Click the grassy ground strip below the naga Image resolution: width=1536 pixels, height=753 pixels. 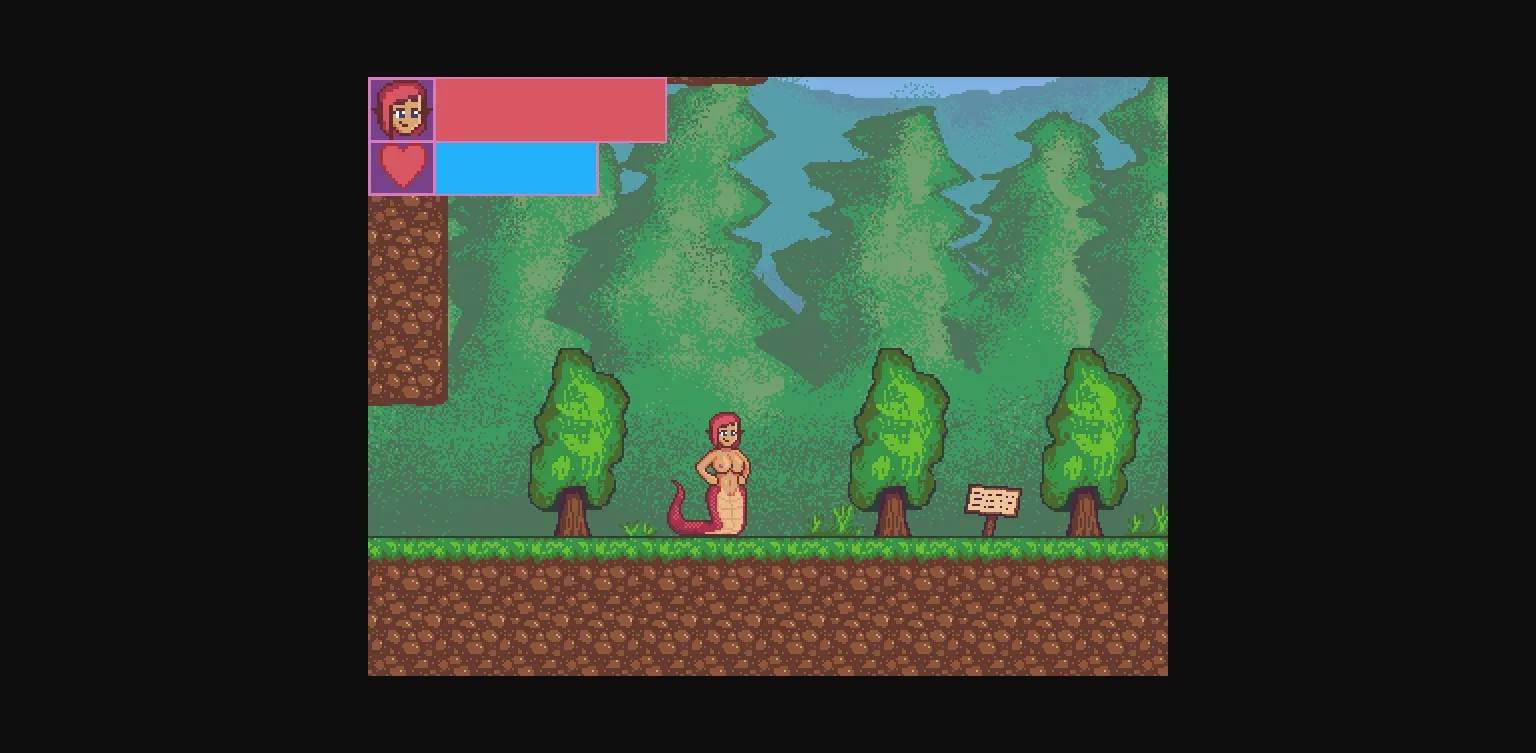(725, 548)
